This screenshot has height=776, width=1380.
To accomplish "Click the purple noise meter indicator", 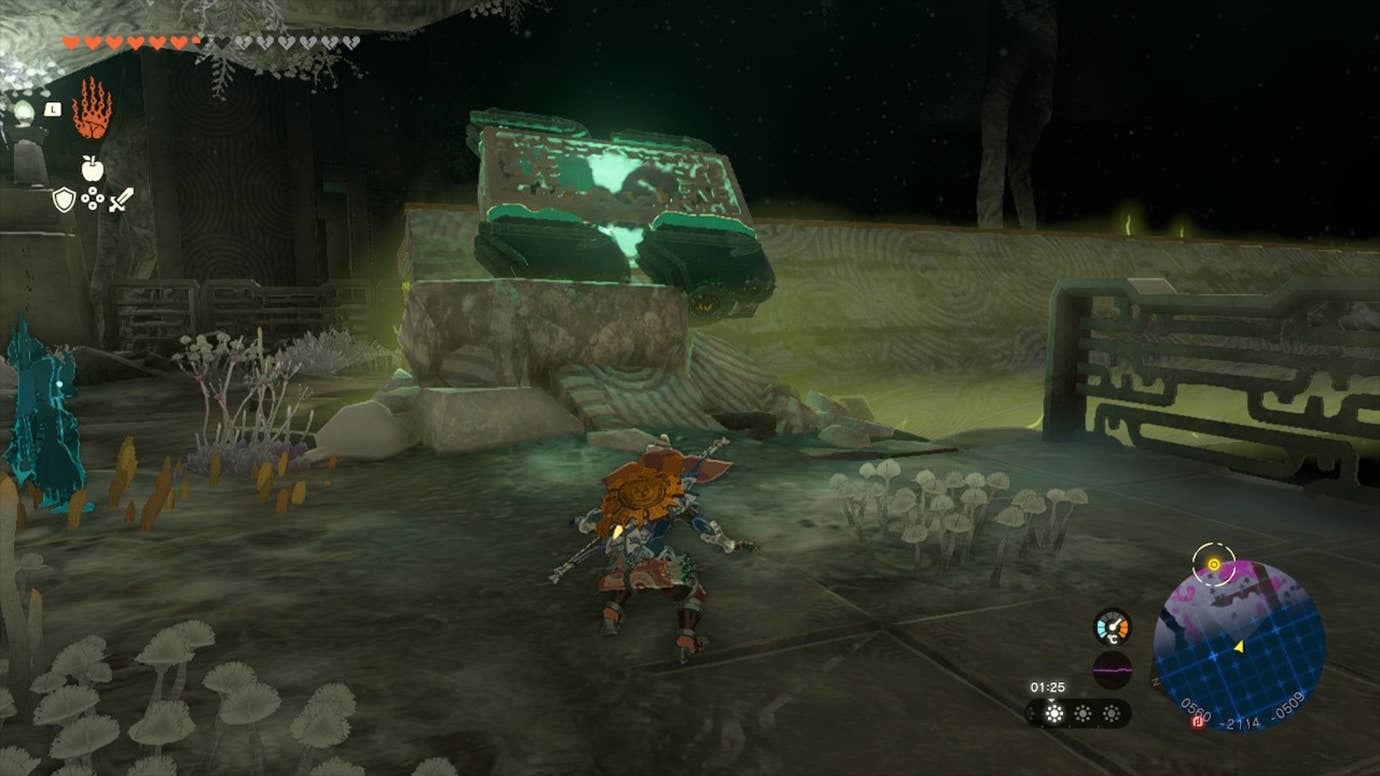I will pos(1112,669).
